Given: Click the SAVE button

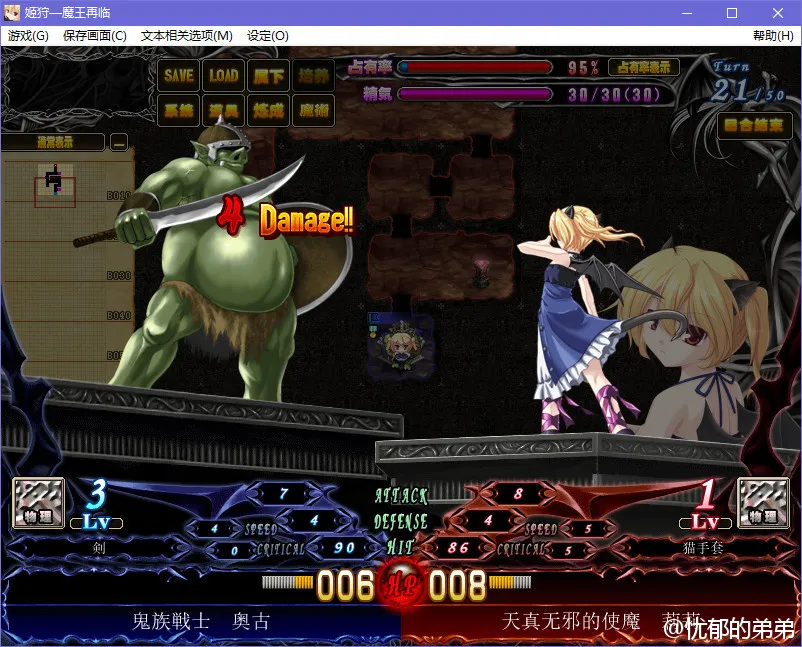Looking at the screenshot, I should tap(178, 75).
